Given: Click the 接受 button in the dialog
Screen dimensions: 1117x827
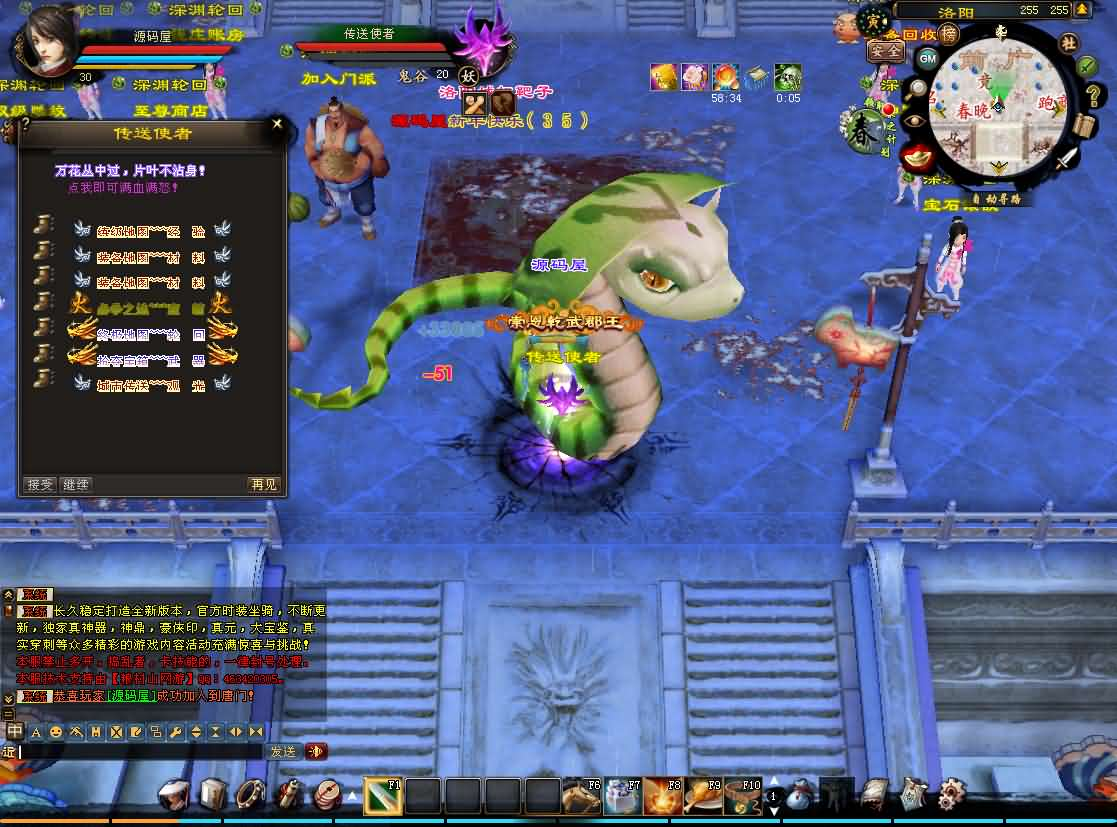Looking at the screenshot, I should pos(40,484).
